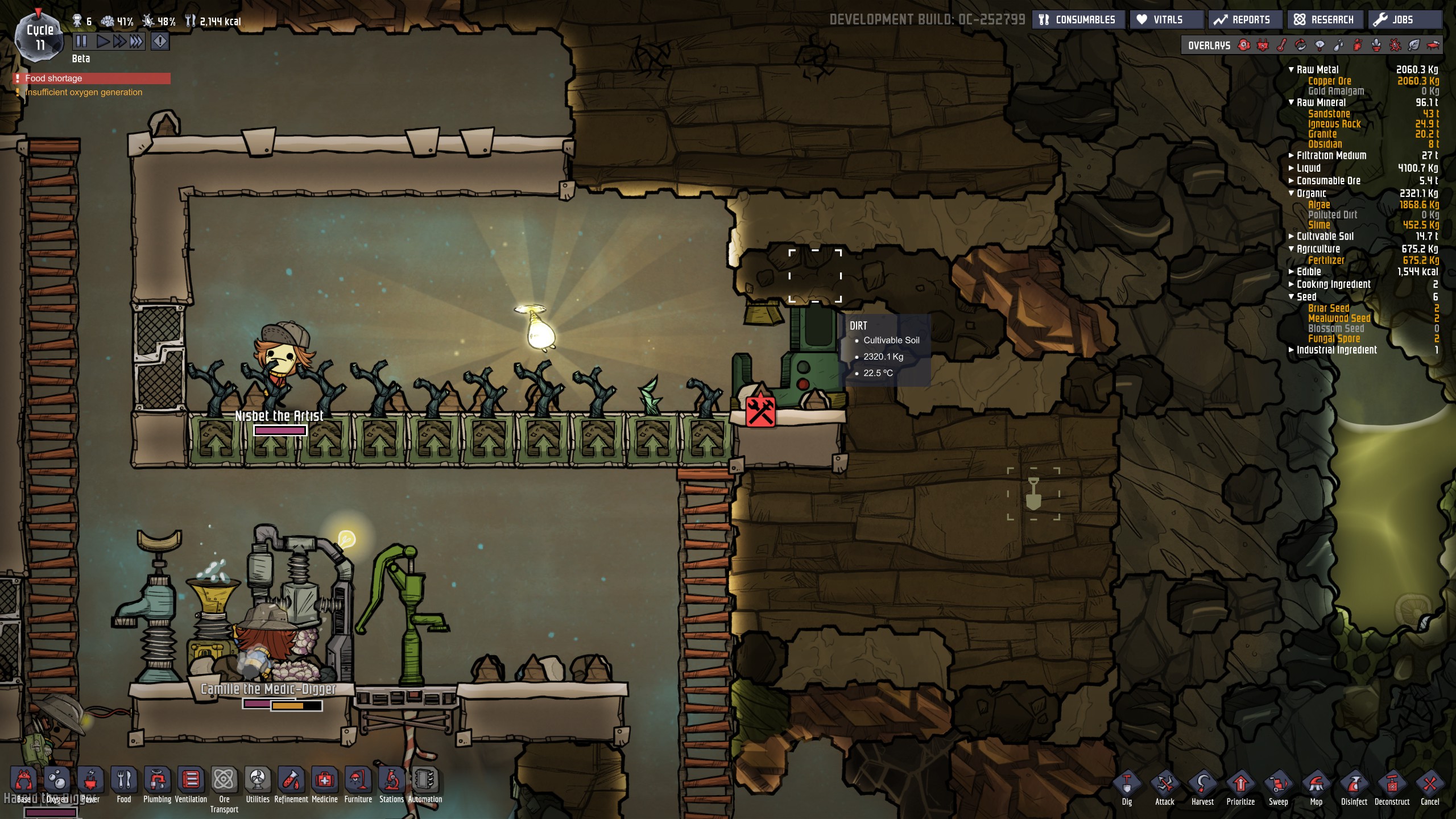Set game speed to fastest triple arrow
The height and width of the screenshot is (819, 1456).
(x=136, y=41)
